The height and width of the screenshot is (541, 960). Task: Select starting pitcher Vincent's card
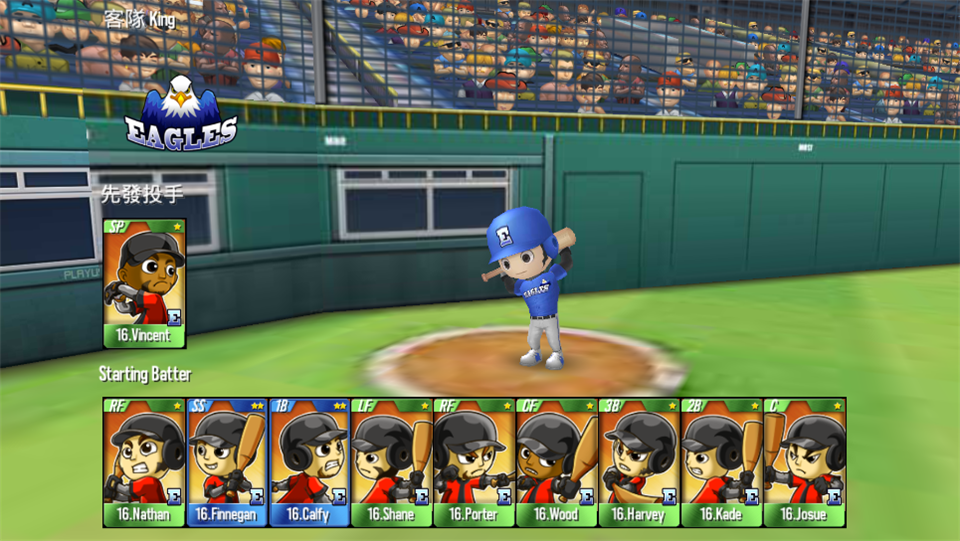point(144,283)
